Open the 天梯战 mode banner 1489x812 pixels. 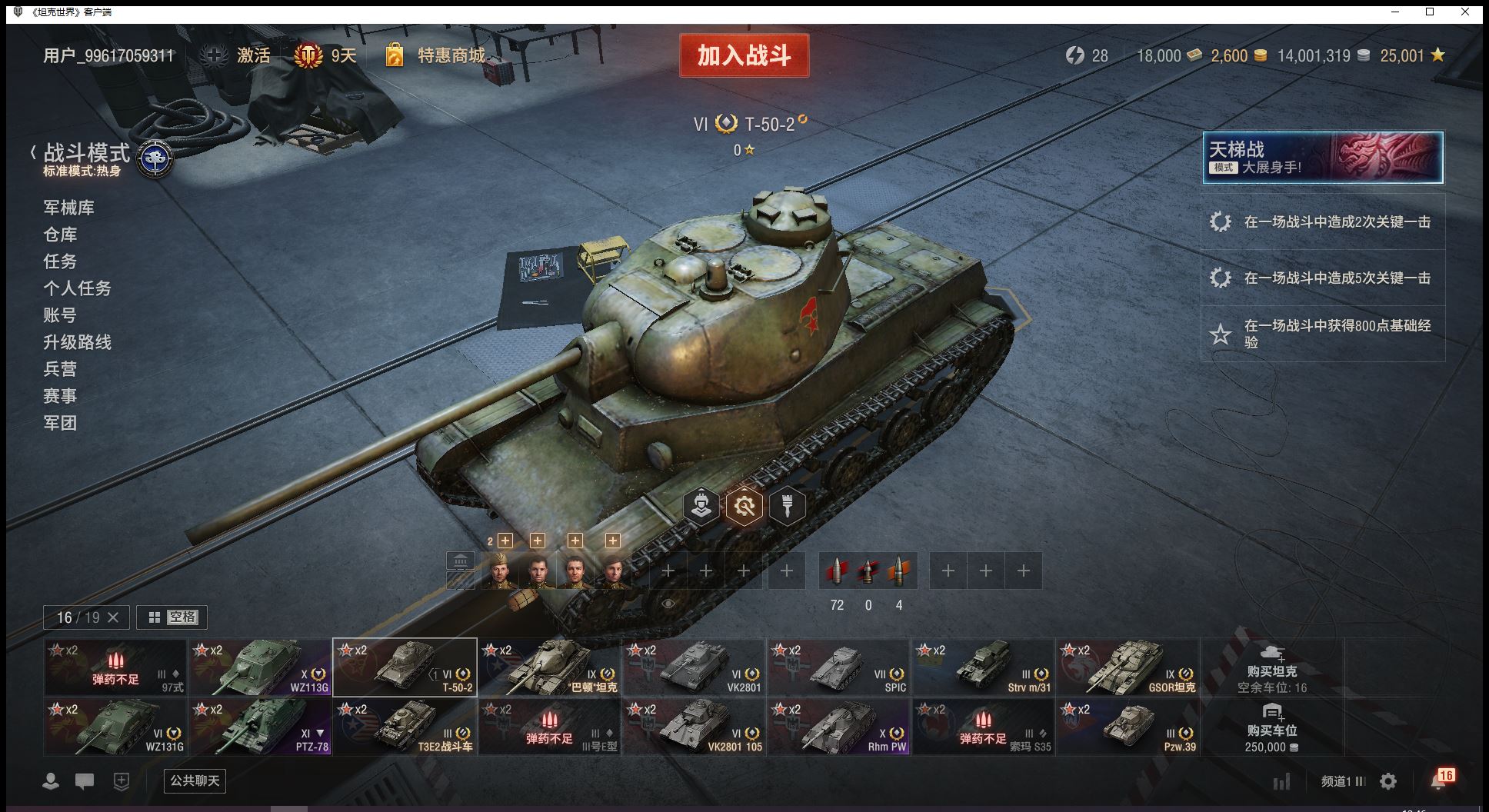click(1322, 158)
